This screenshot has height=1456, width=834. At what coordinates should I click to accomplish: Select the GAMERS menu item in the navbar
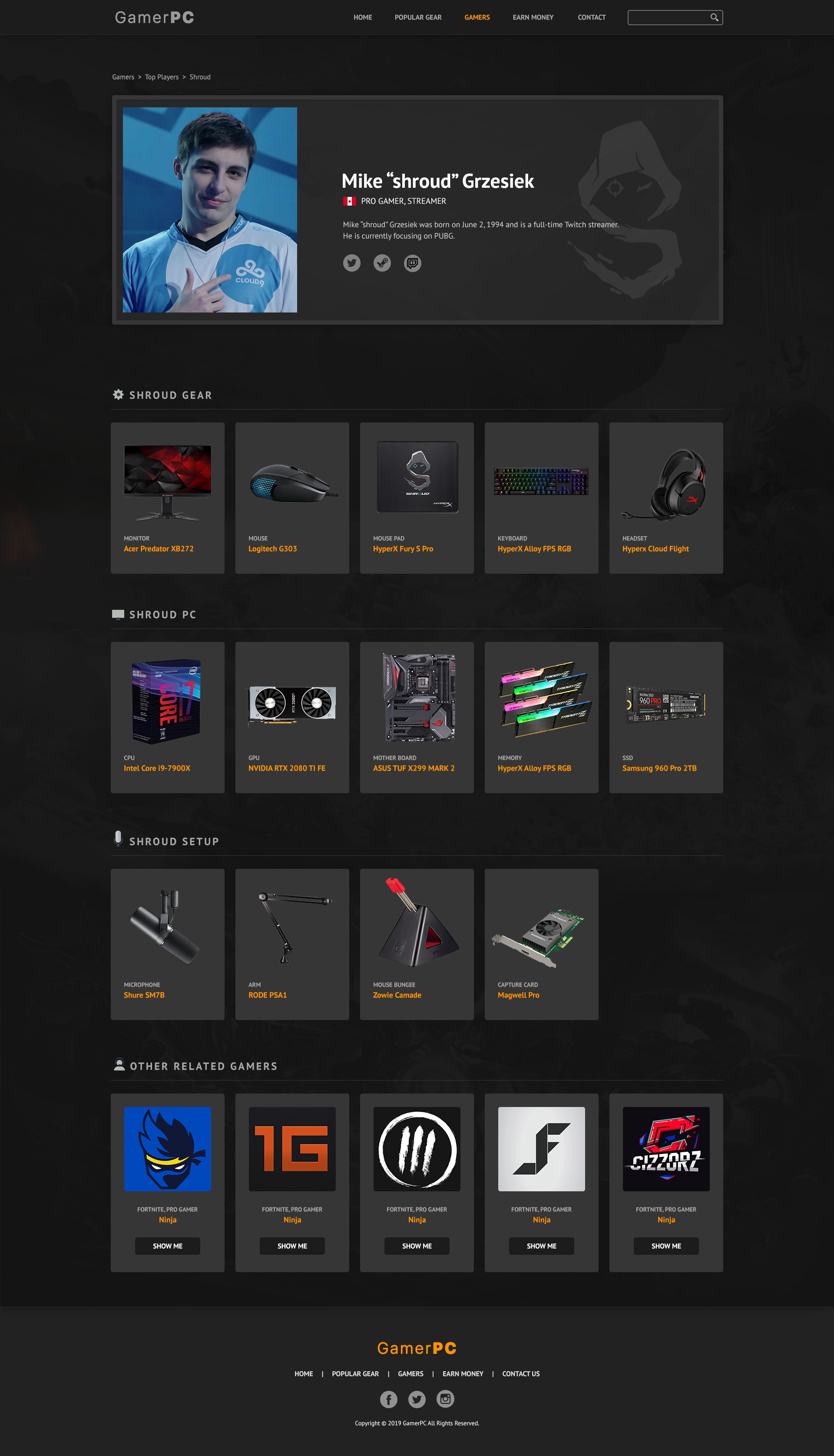click(477, 17)
